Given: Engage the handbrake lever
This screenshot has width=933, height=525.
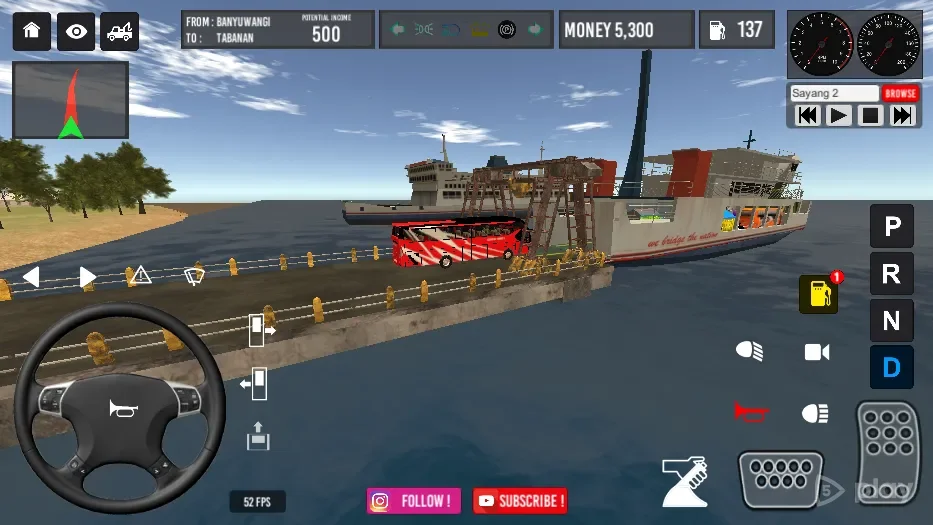Looking at the screenshot, I should pos(685,481).
